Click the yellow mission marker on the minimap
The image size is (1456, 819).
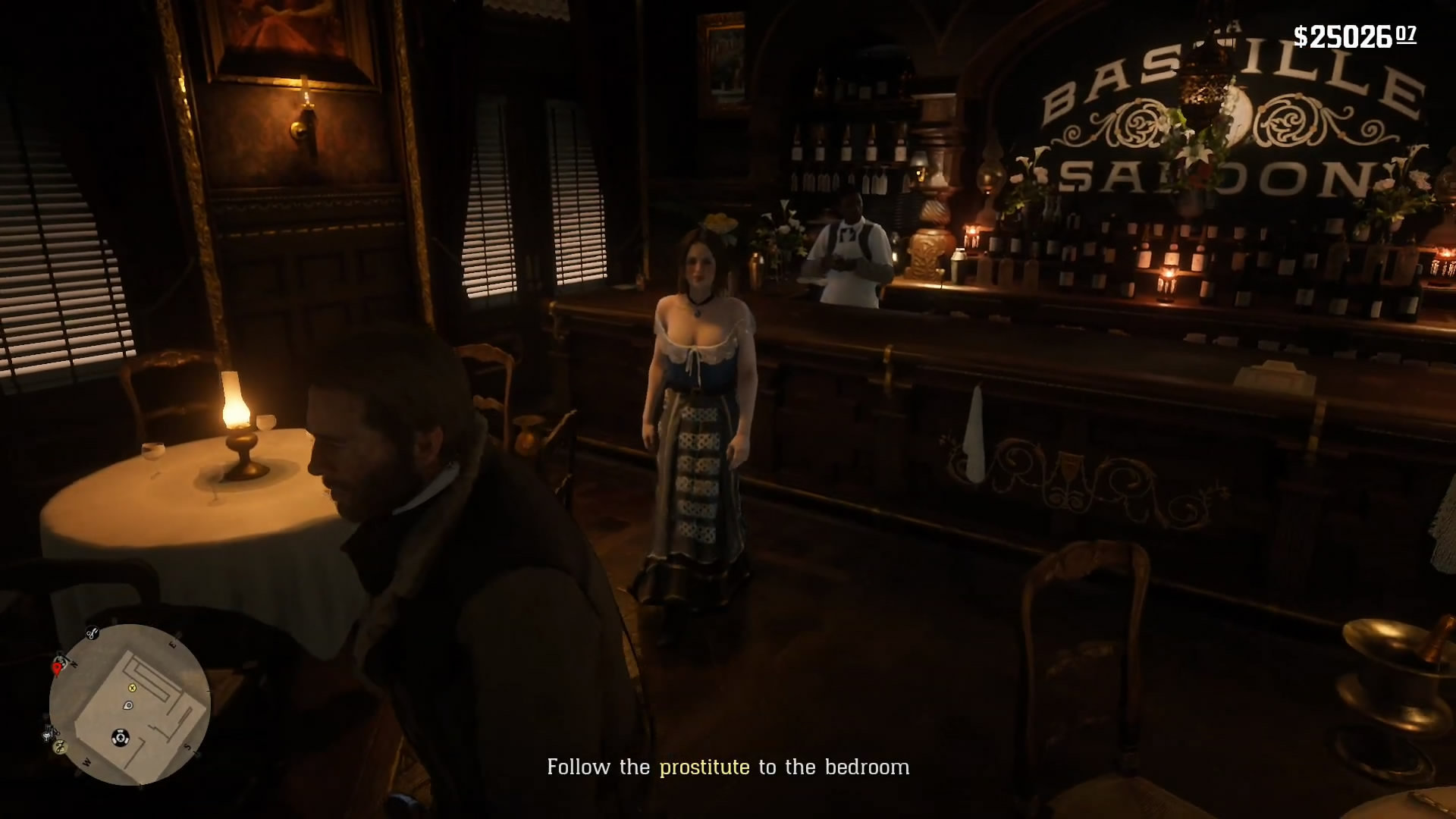tap(132, 688)
